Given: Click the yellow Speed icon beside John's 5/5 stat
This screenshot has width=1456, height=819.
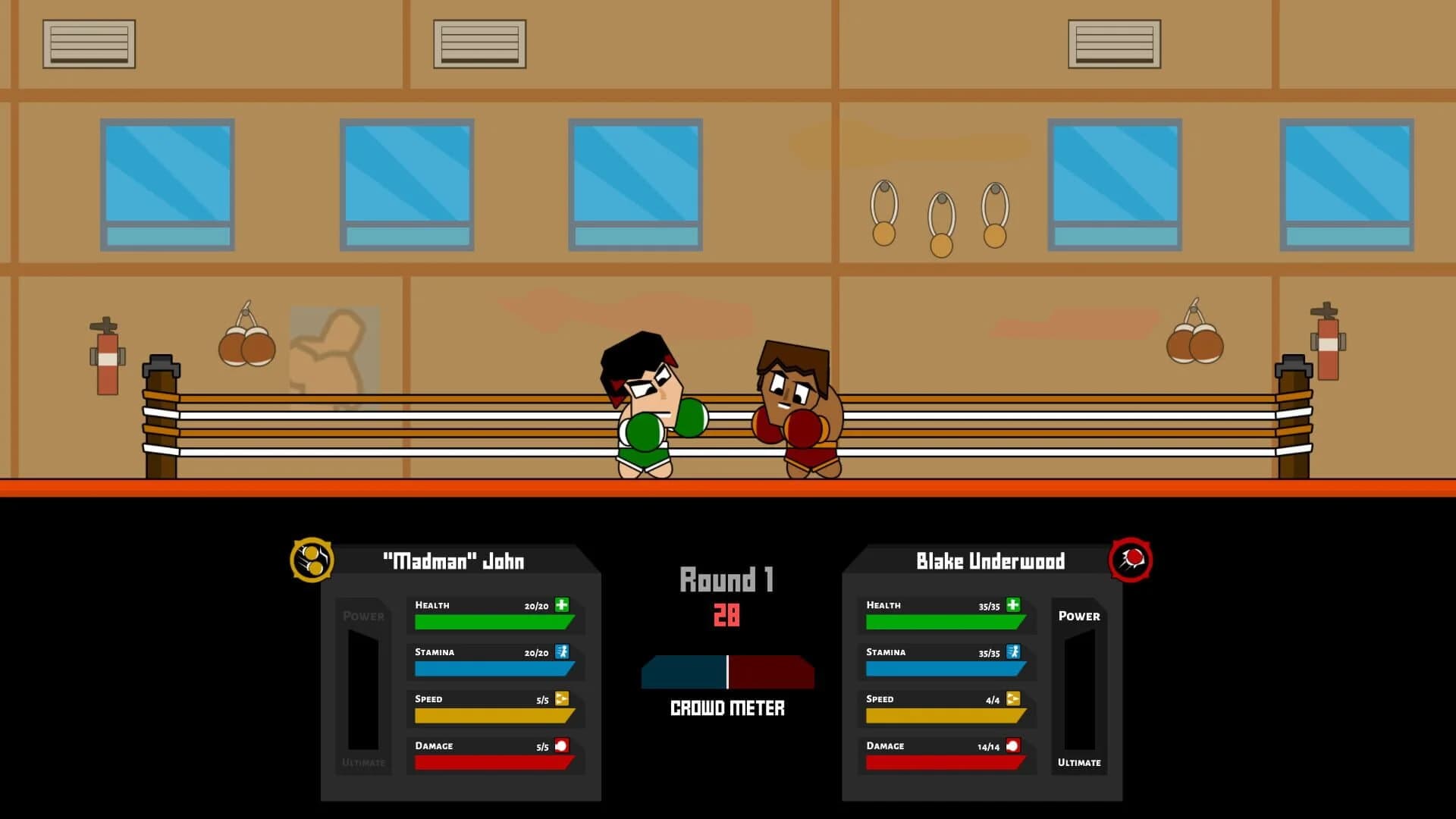Looking at the screenshot, I should point(561,699).
